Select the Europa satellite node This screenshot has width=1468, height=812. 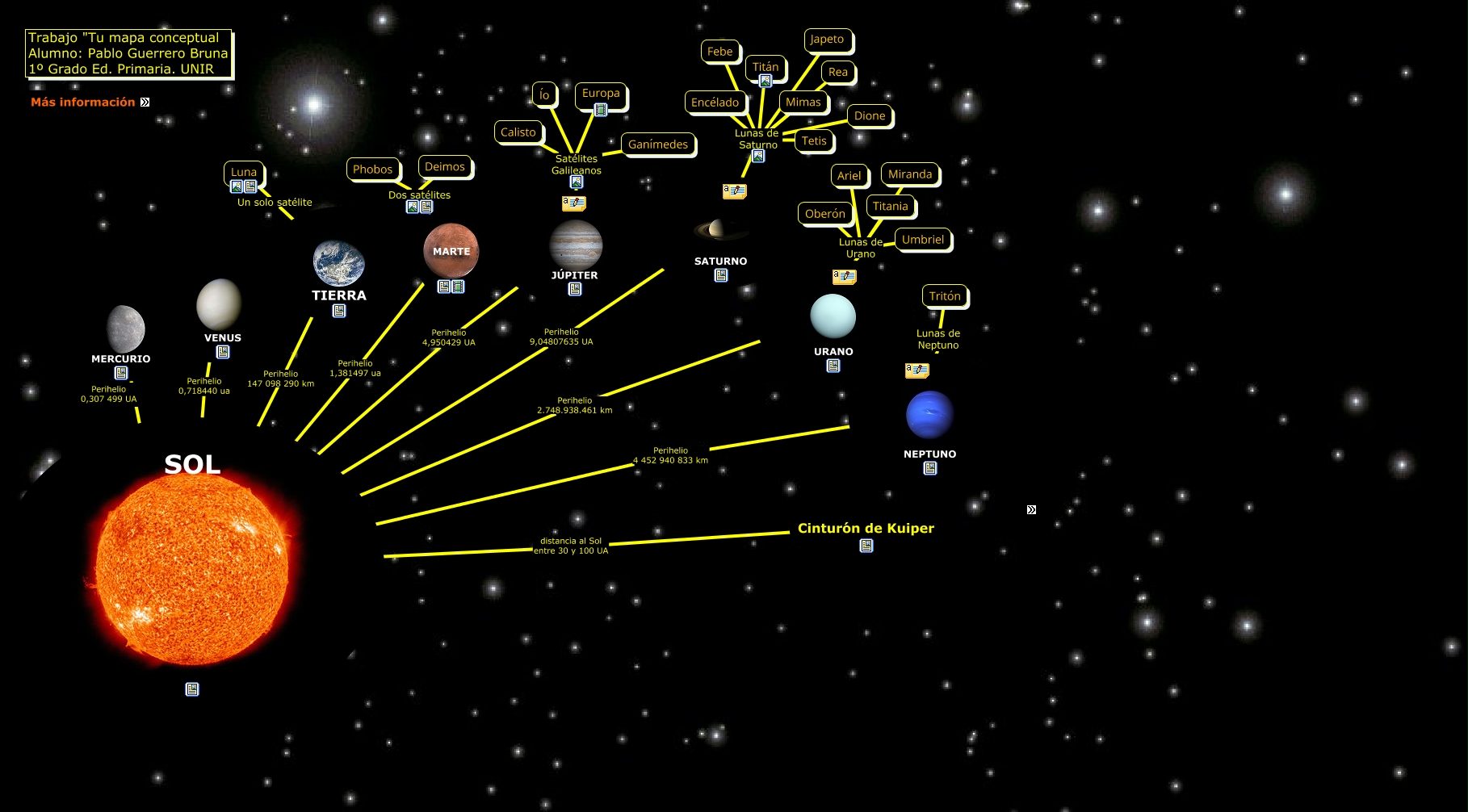[601, 94]
